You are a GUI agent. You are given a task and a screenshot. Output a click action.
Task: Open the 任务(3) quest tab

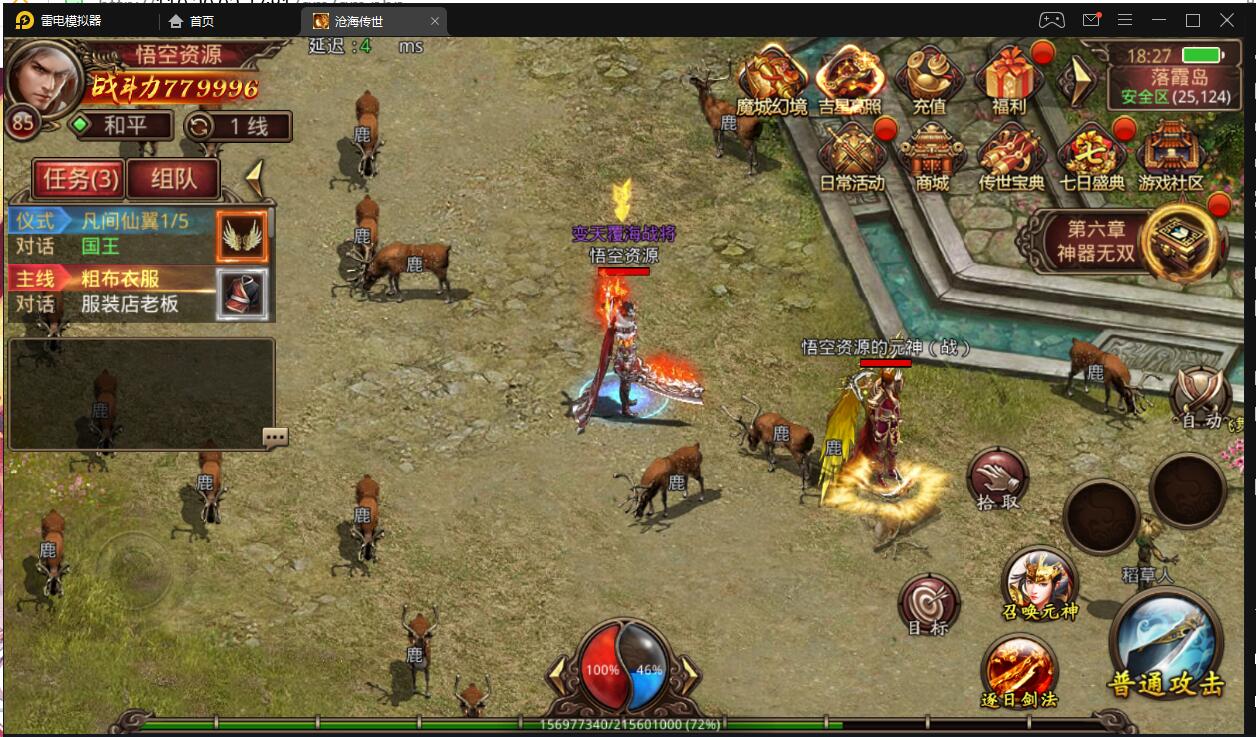coord(78,179)
